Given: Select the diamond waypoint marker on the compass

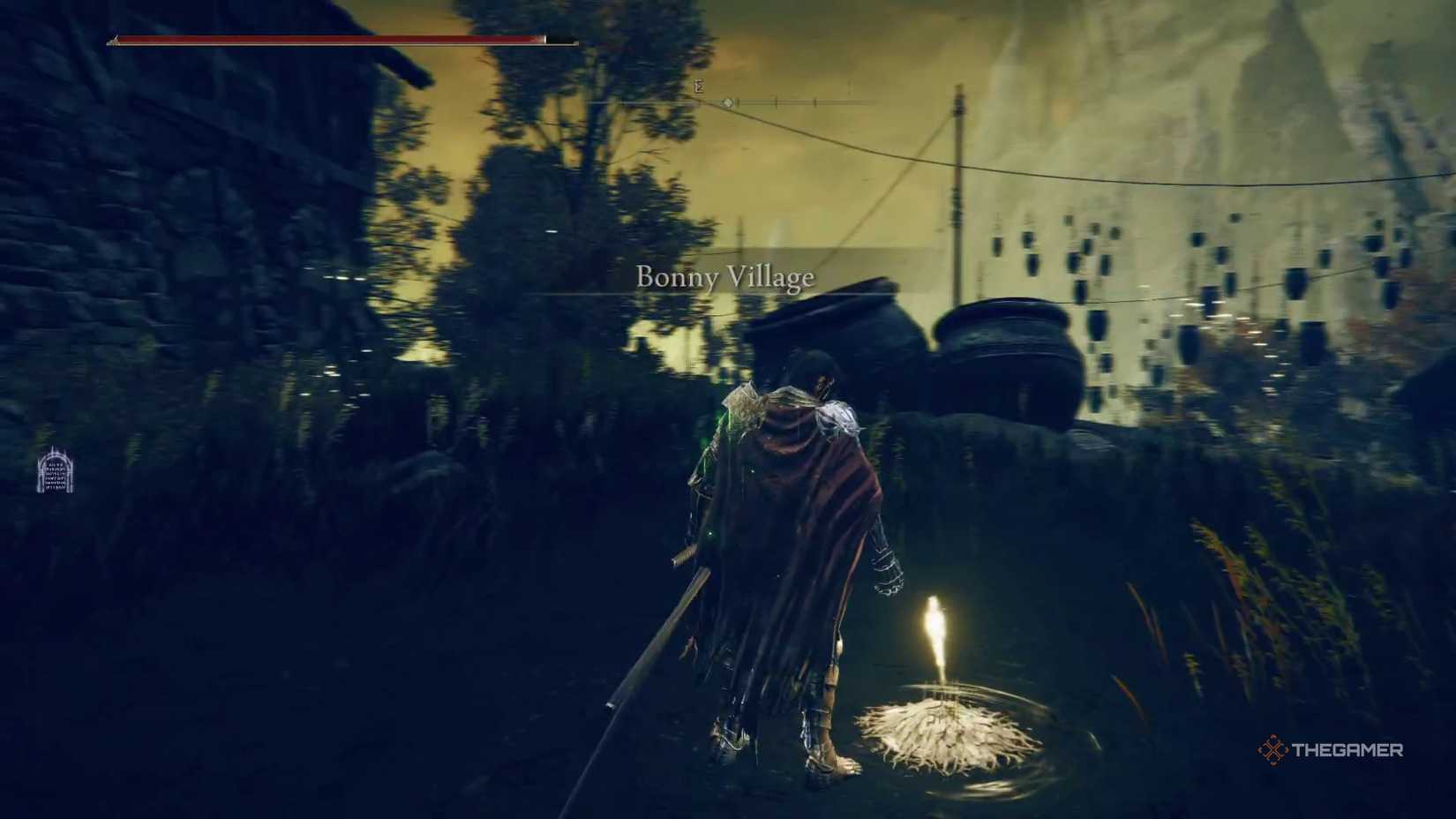Looking at the screenshot, I should click(x=727, y=102).
